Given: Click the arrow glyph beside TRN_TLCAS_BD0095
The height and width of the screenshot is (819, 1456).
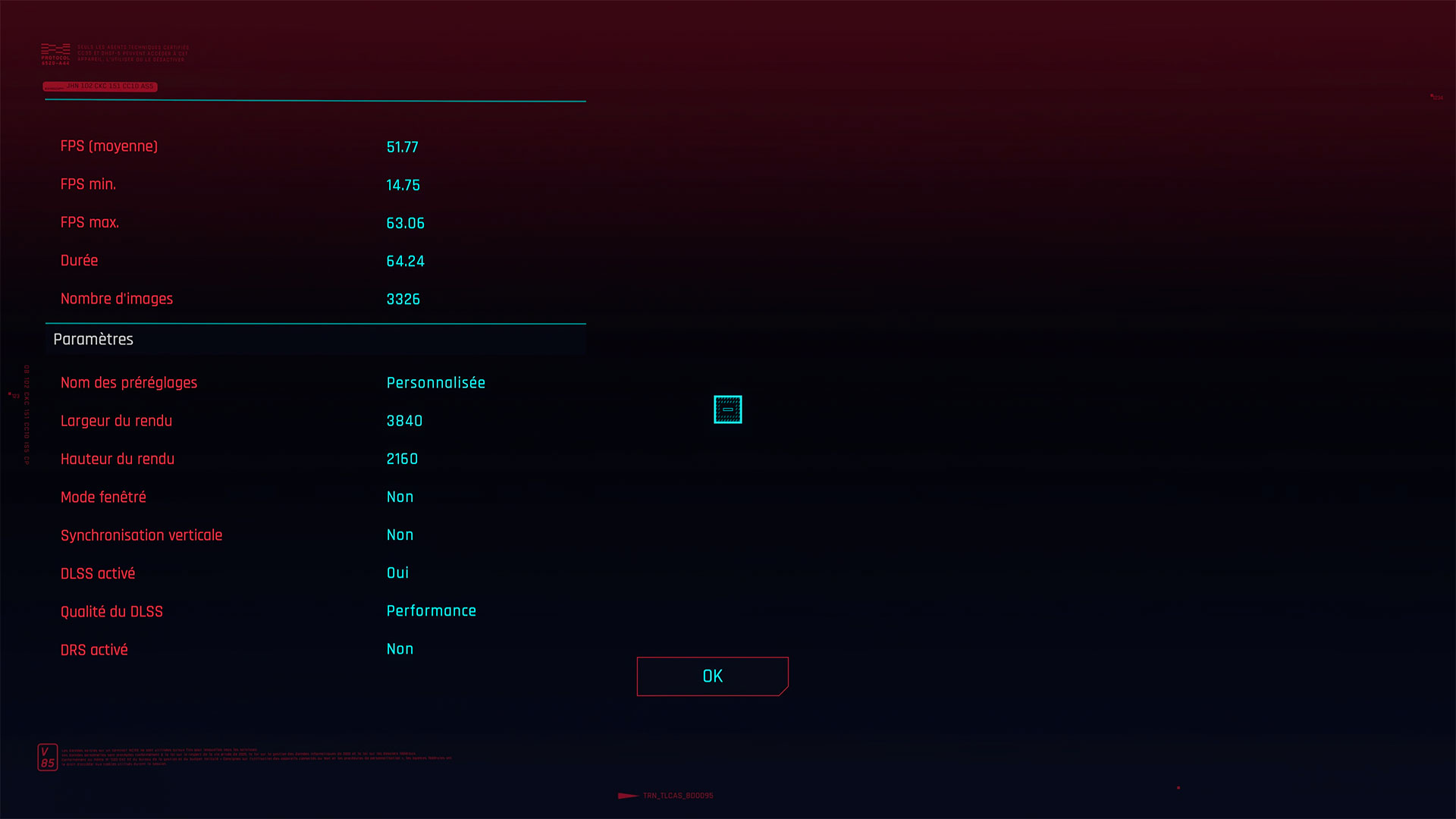Looking at the screenshot, I should pyautogui.click(x=628, y=797).
